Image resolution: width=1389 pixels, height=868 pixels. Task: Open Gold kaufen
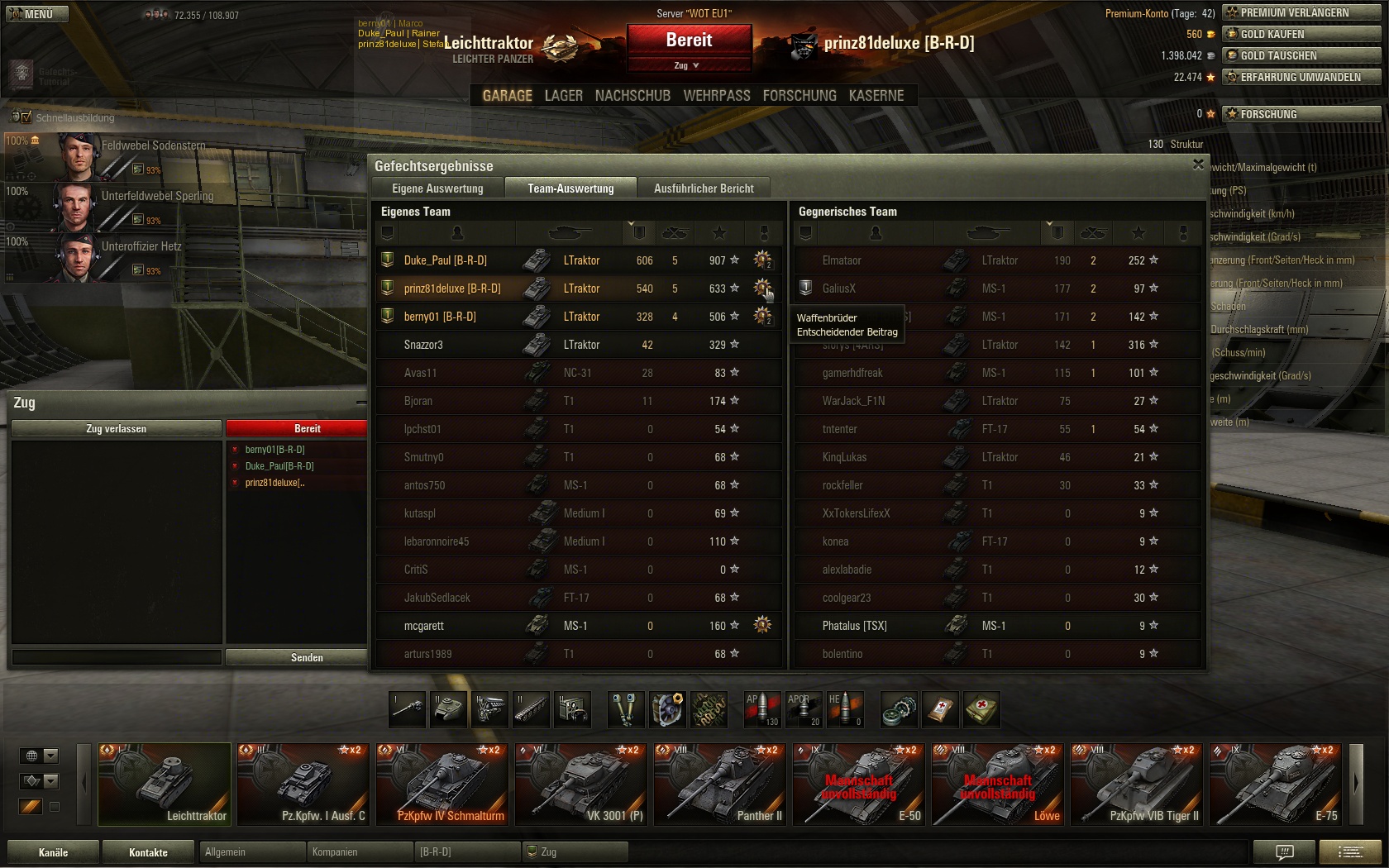[x=1301, y=34]
